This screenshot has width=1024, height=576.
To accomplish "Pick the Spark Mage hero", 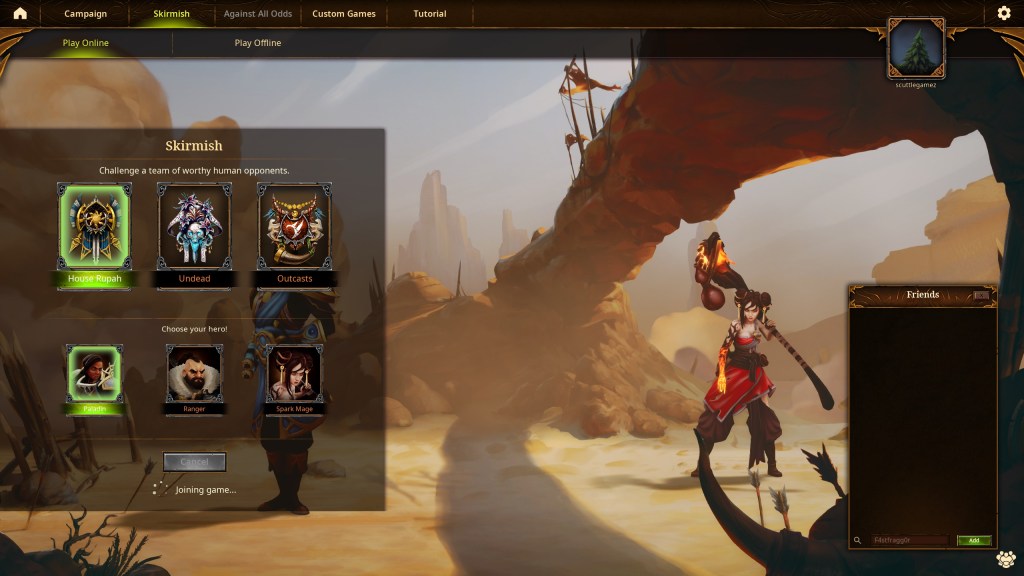I will tap(294, 373).
